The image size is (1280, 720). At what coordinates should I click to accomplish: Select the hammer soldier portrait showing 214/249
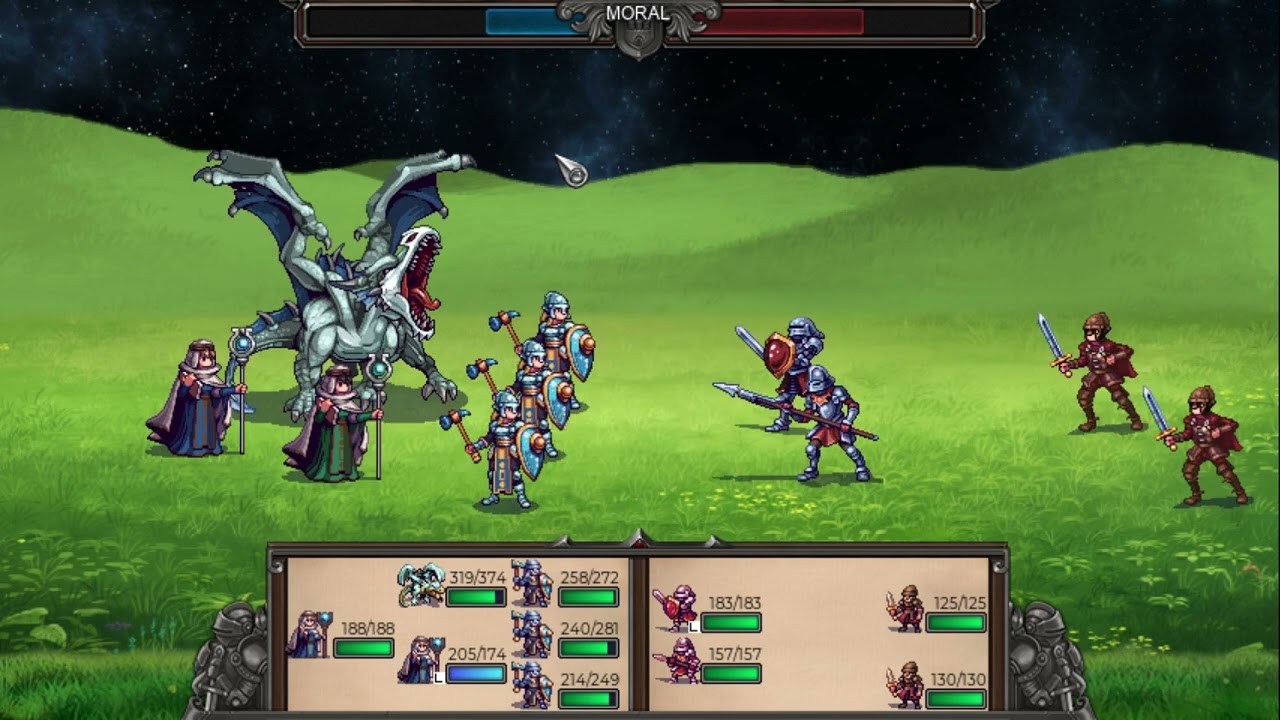pyautogui.click(x=531, y=685)
